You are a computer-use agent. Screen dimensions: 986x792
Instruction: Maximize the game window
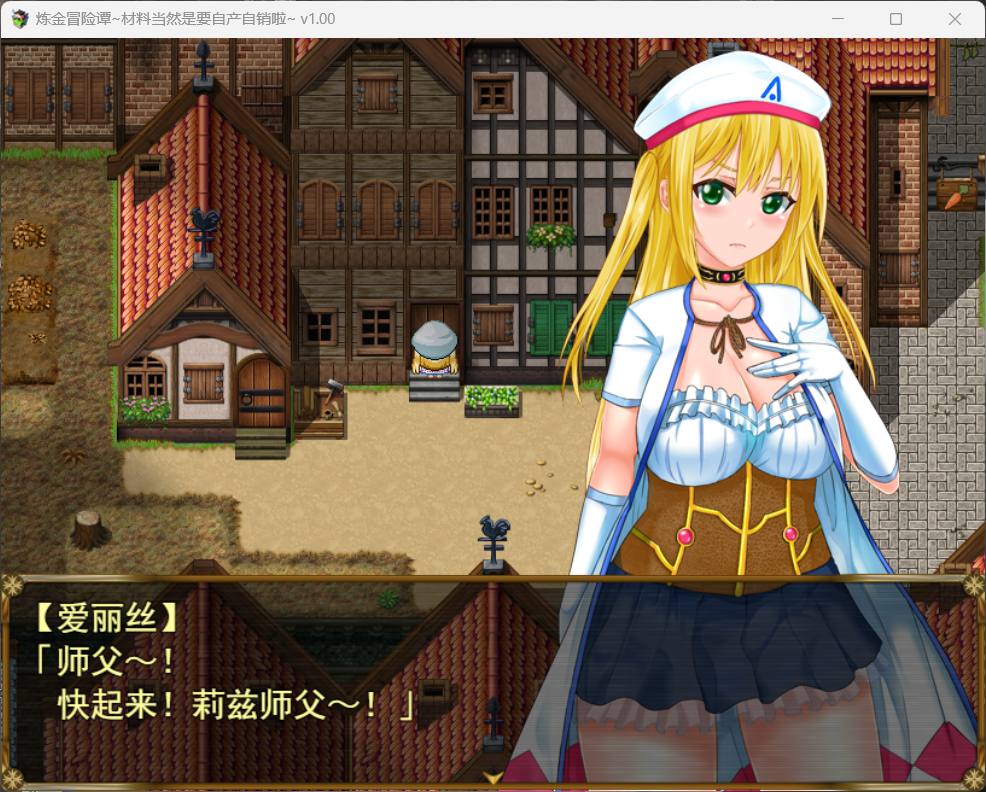[896, 19]
